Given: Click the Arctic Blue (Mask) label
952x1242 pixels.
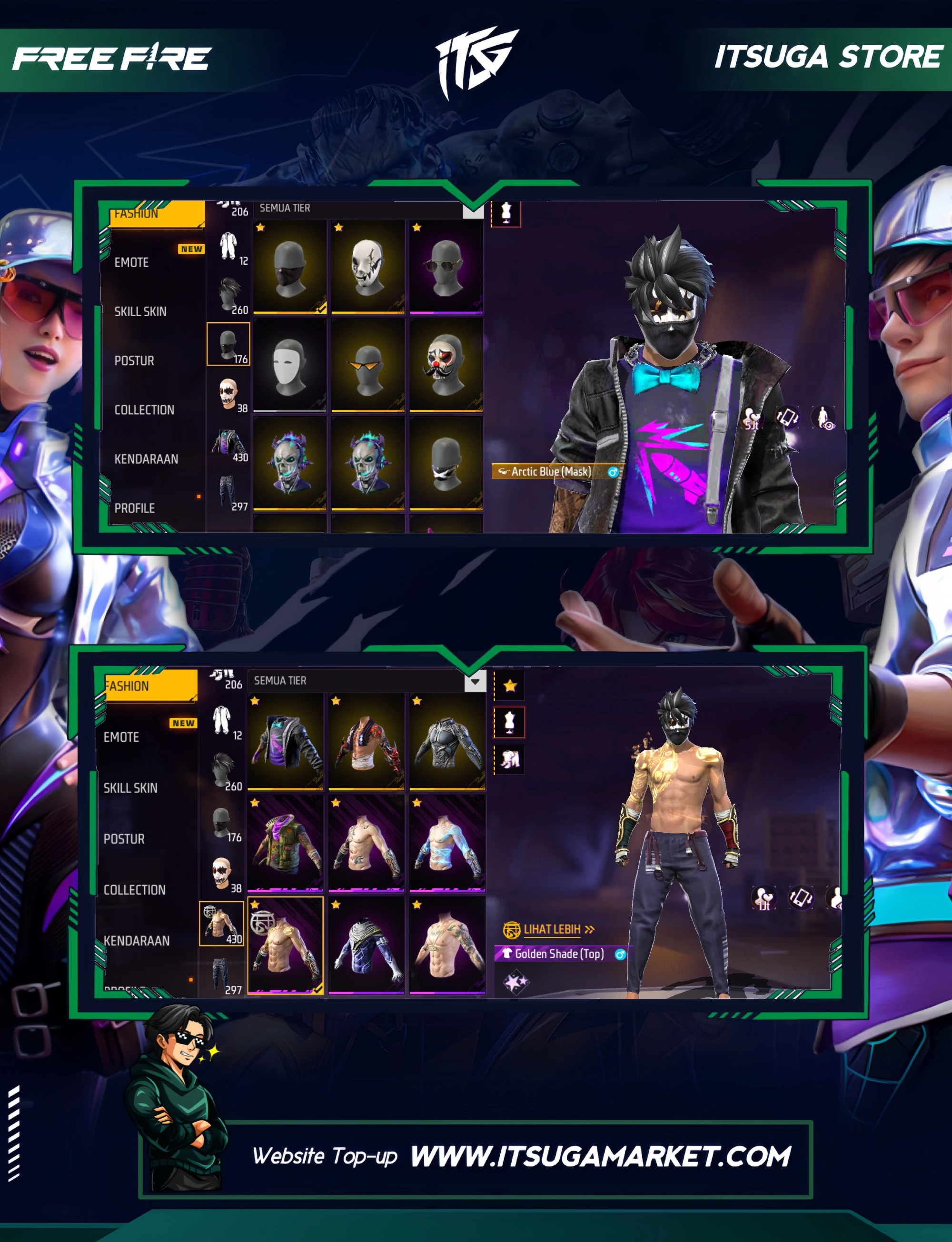Looking at the screenshot, I should (x=551, y=471).
